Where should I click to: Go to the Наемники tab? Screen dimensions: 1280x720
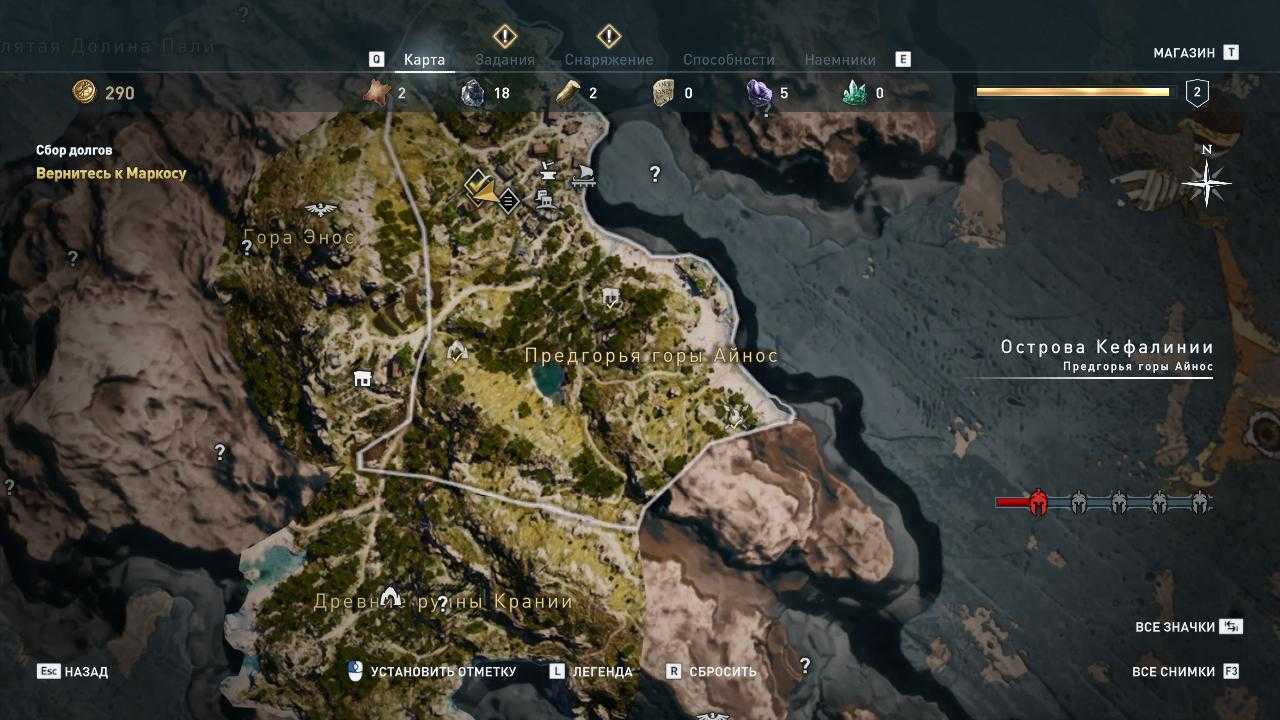(x=840, y=59)
